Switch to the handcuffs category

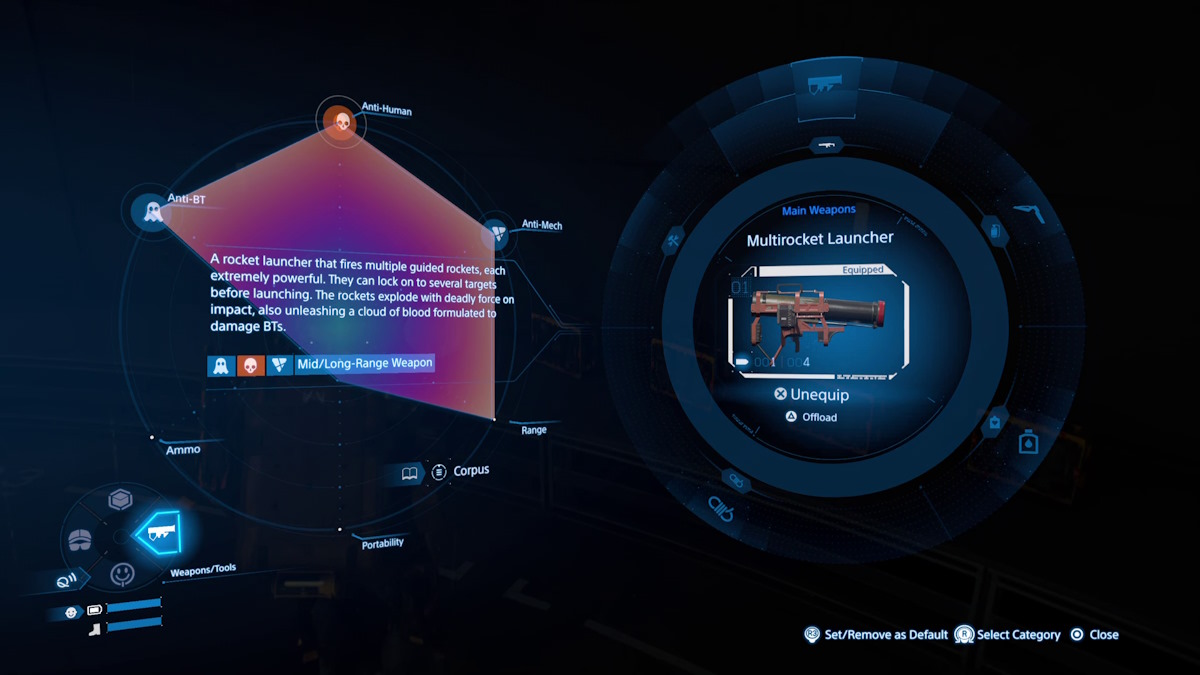pos(720,507)
